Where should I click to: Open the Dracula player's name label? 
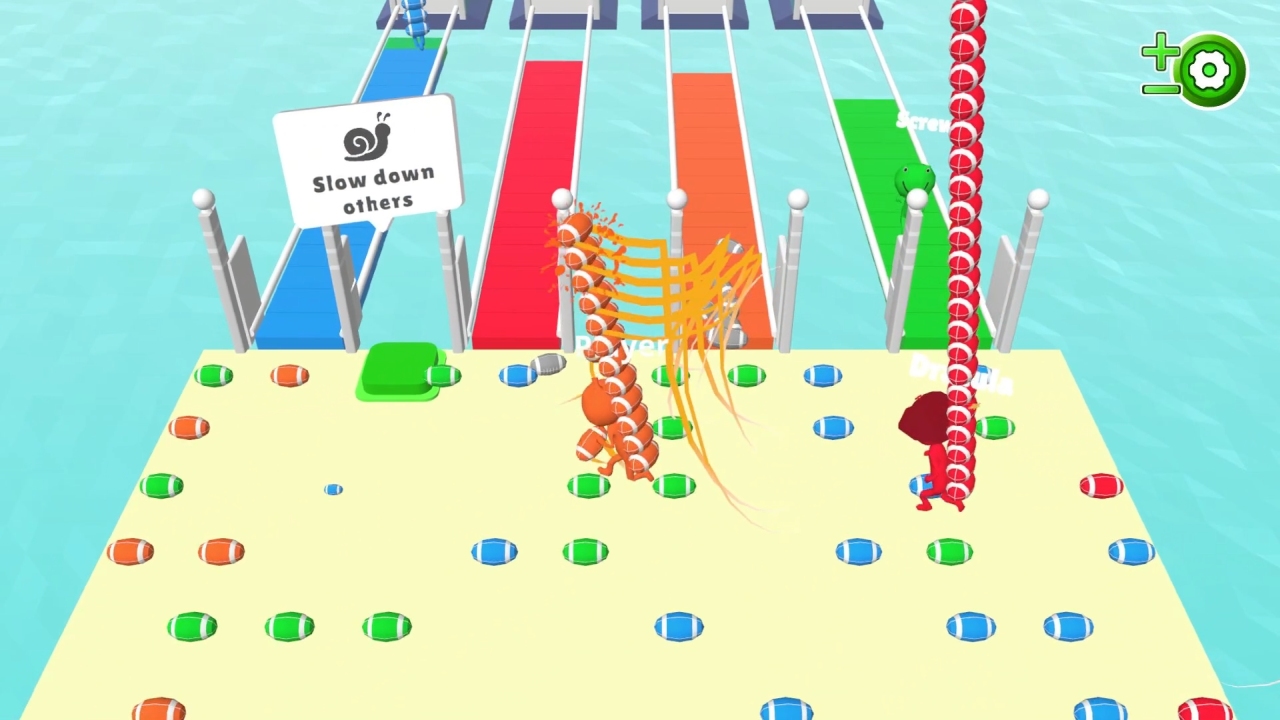(960, 375)
